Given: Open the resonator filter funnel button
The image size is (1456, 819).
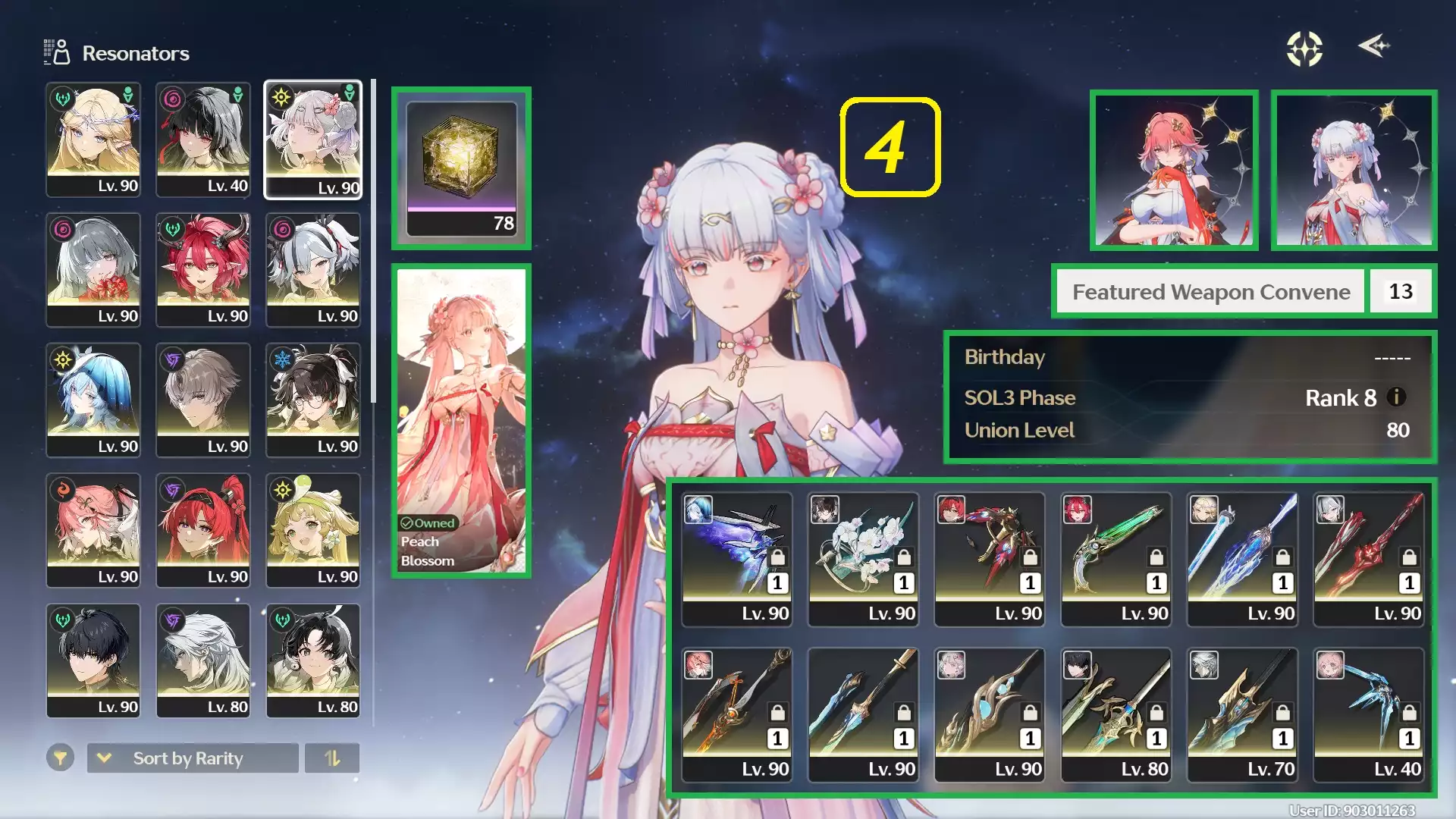Looking at the screenshot, I should coord(60,758).
